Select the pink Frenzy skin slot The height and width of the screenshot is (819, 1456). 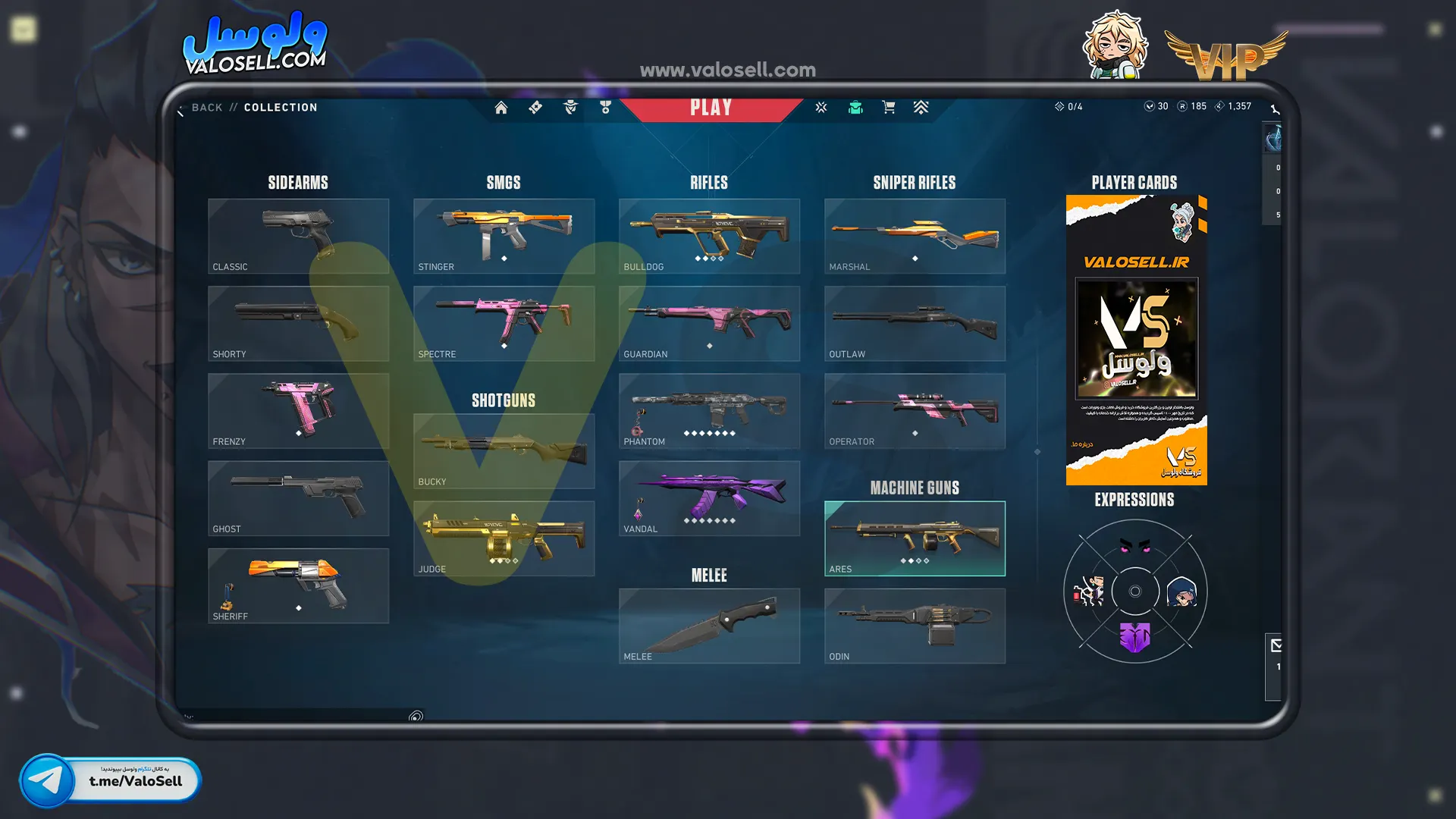(298, 410)
